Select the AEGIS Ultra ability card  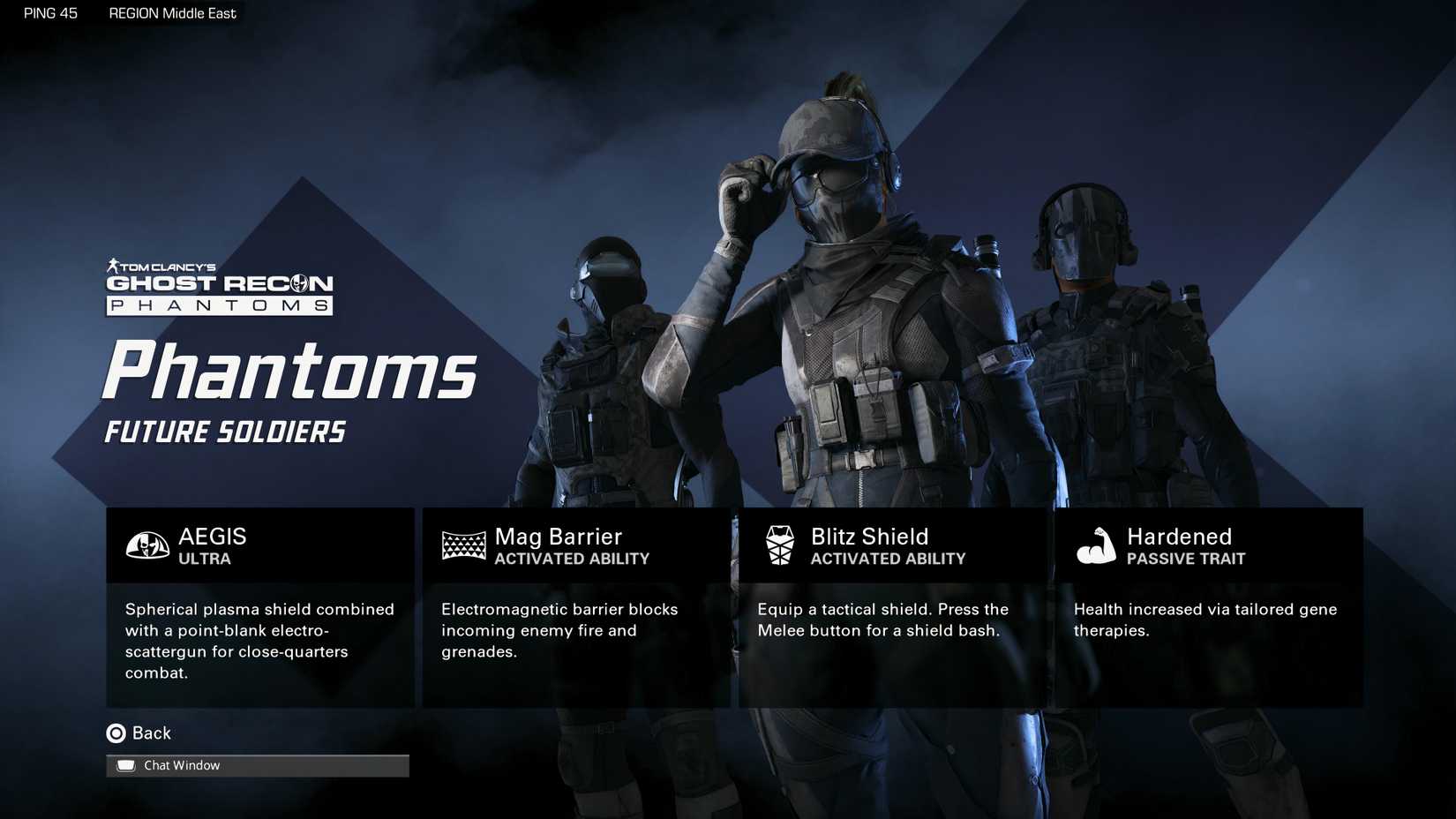(x=260, y=607)
